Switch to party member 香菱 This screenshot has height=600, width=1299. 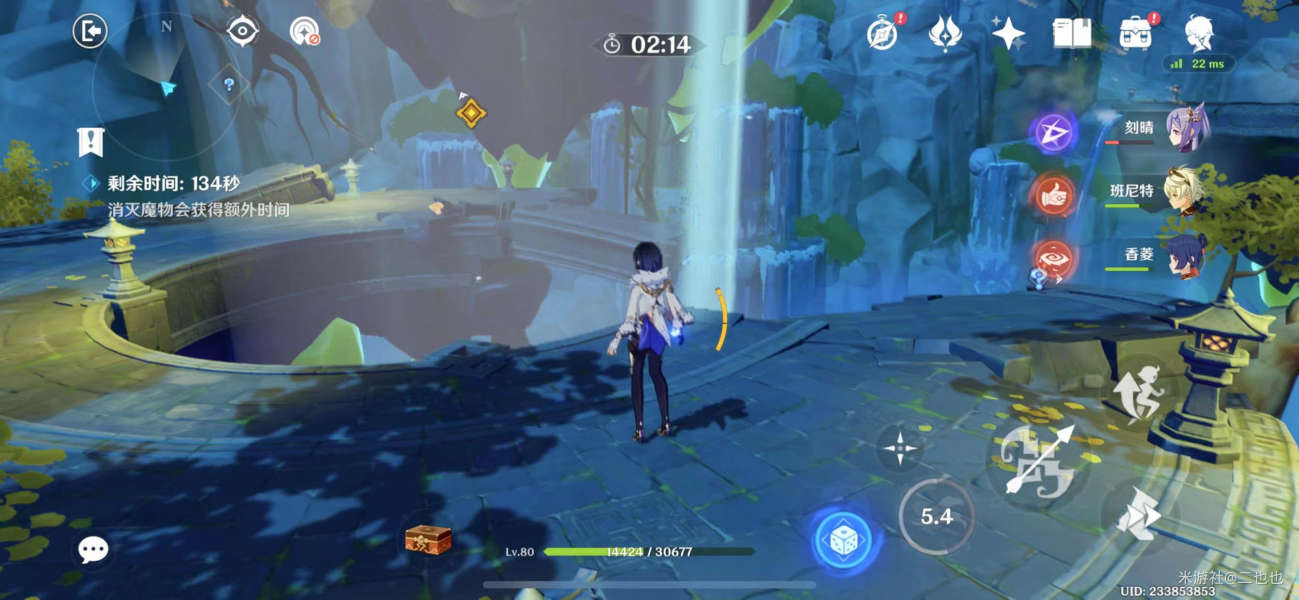tap(1188, 254)
